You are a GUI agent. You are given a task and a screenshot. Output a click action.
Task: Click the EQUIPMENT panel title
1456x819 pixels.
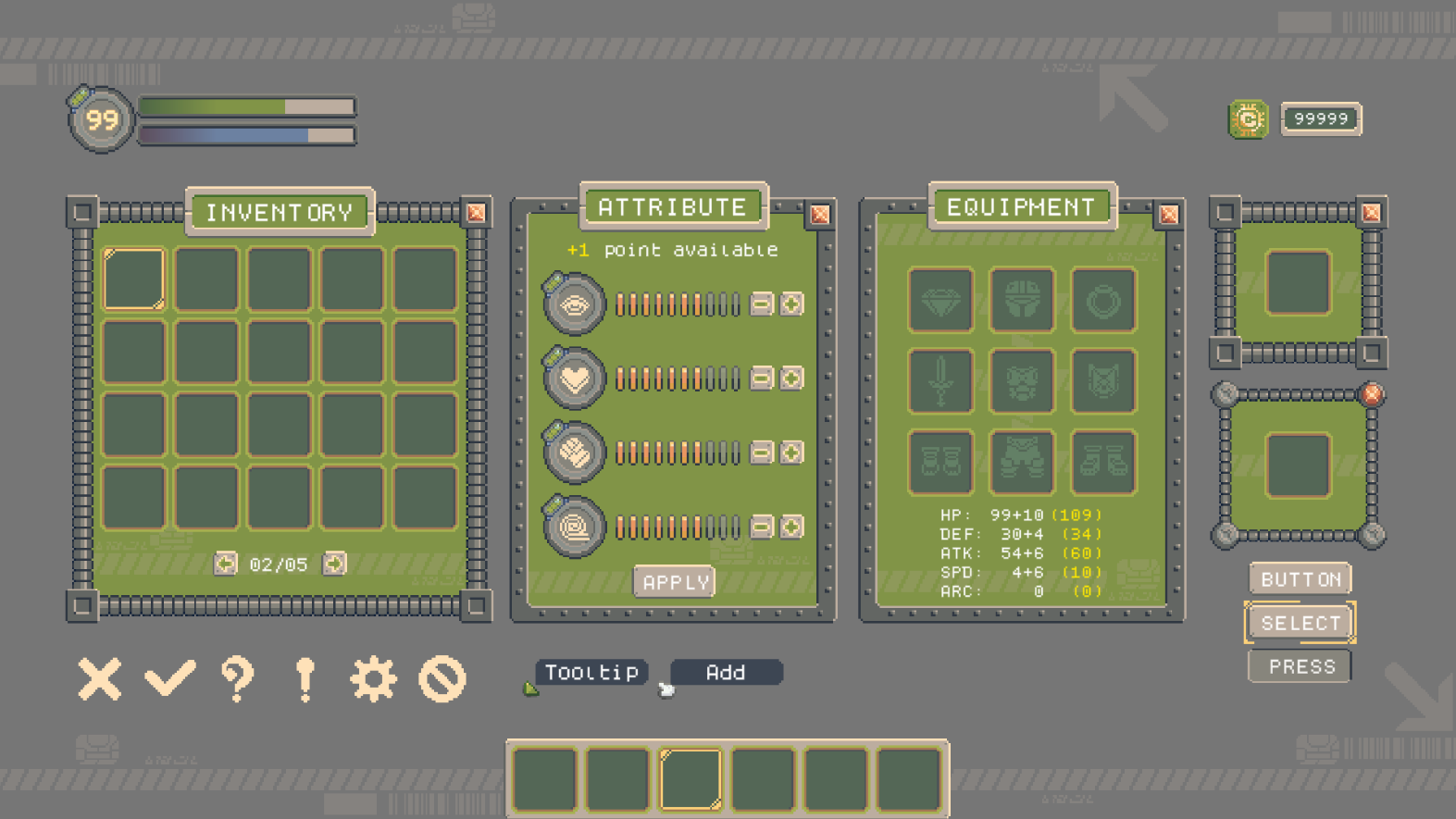(x=1019, y=206)
